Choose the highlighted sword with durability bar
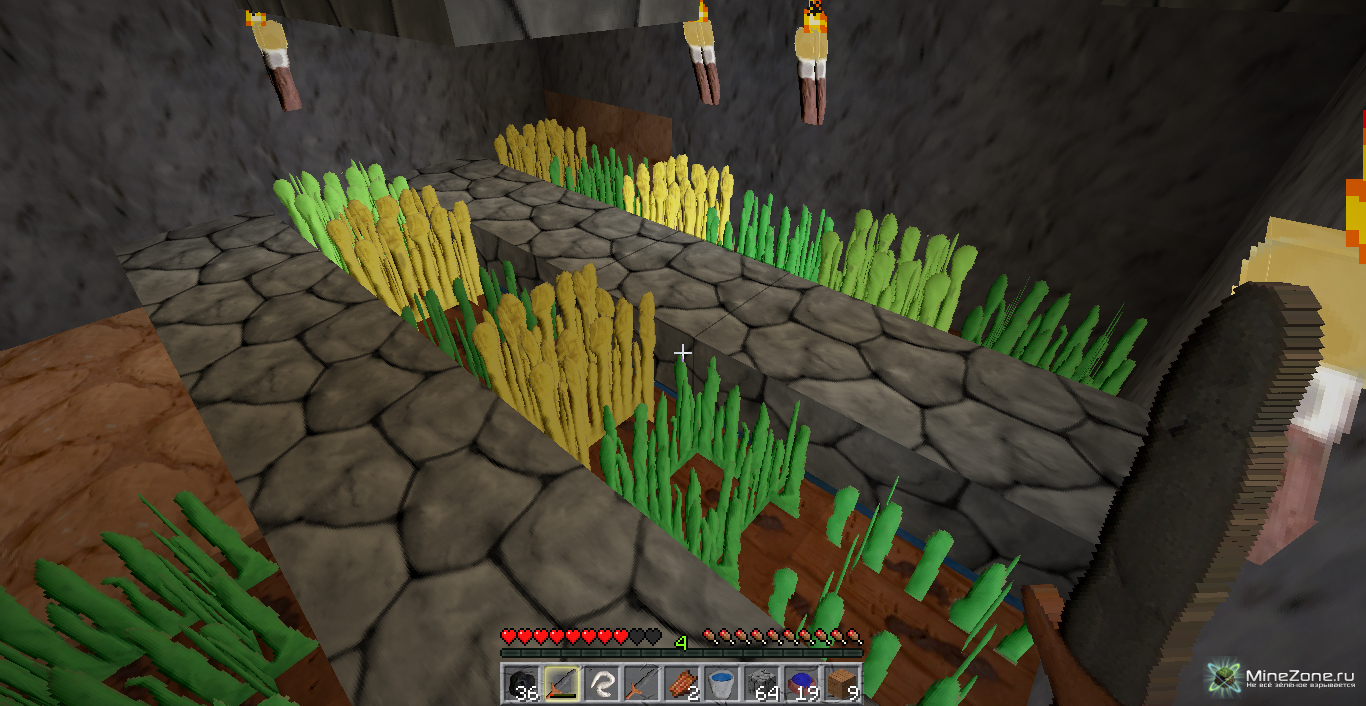 click(x=561, y=684)
